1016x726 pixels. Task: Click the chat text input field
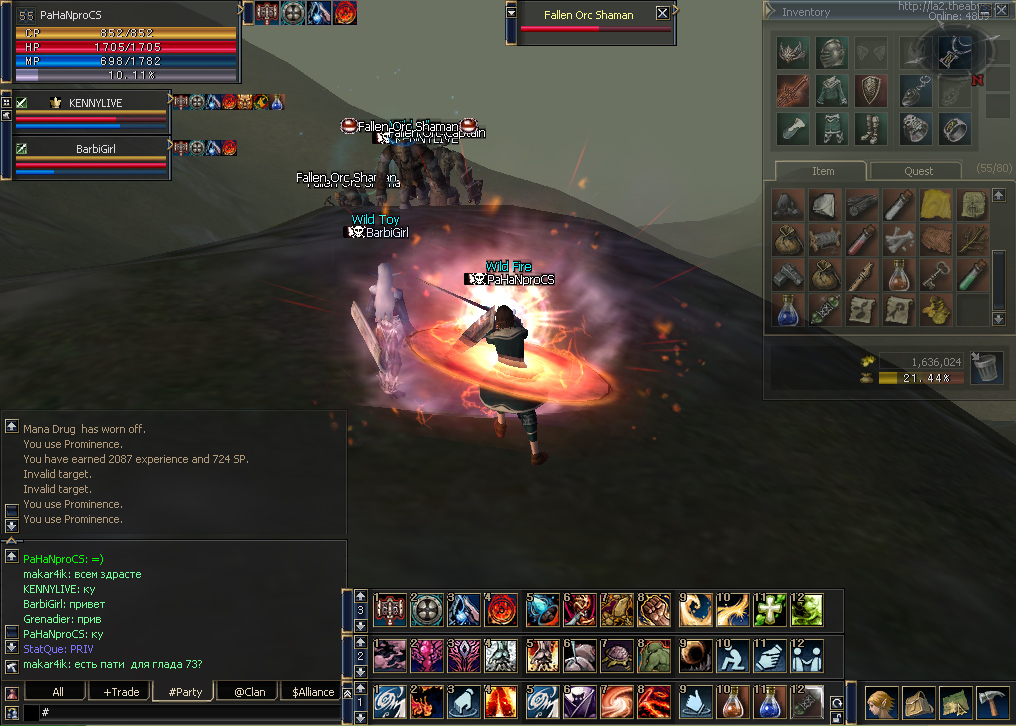tap(190, 712)
